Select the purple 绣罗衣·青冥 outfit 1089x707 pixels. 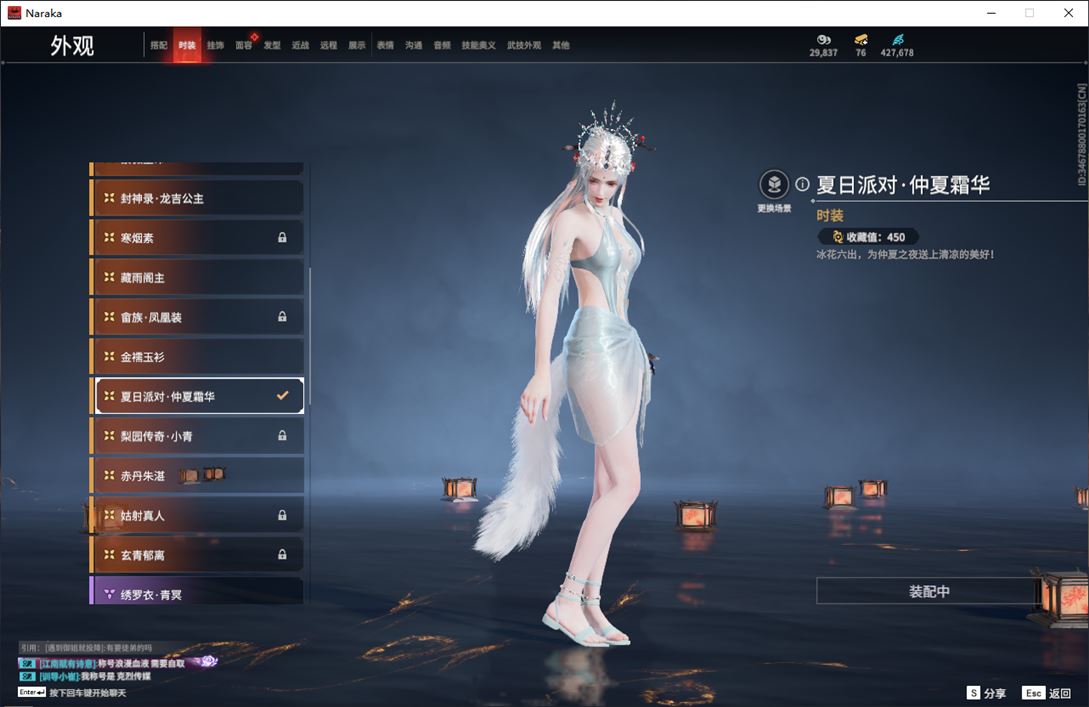[x=197, y=594]
